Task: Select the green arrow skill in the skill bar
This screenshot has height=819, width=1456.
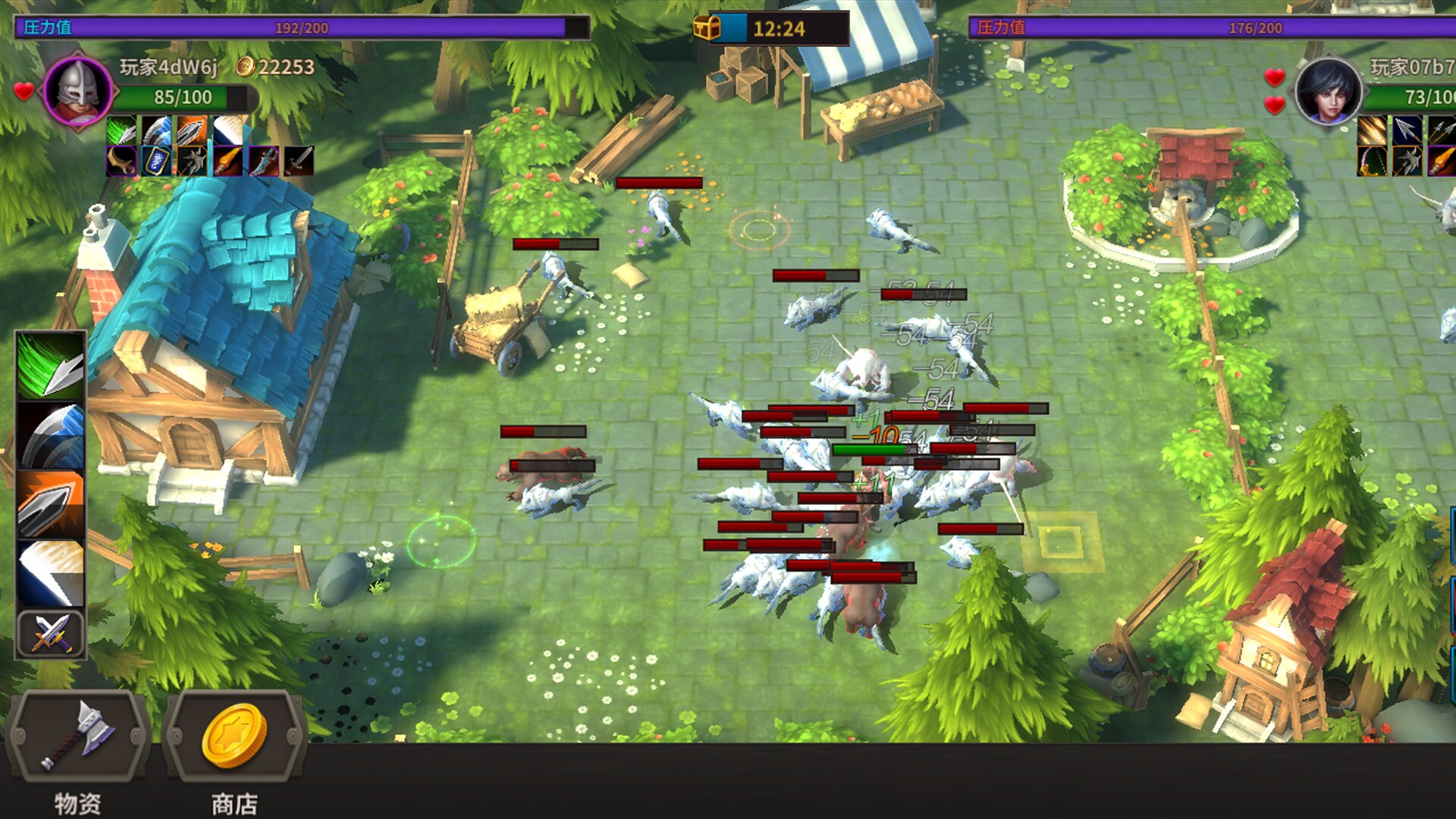Action: coord(51,369)
